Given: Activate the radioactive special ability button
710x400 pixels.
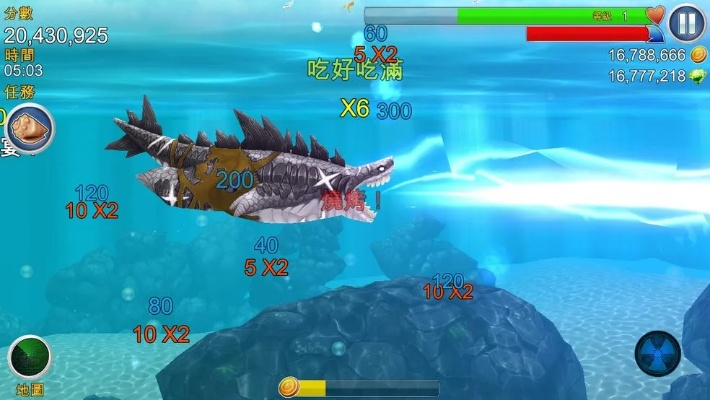Looking at the screenshot, I should 657,352.
